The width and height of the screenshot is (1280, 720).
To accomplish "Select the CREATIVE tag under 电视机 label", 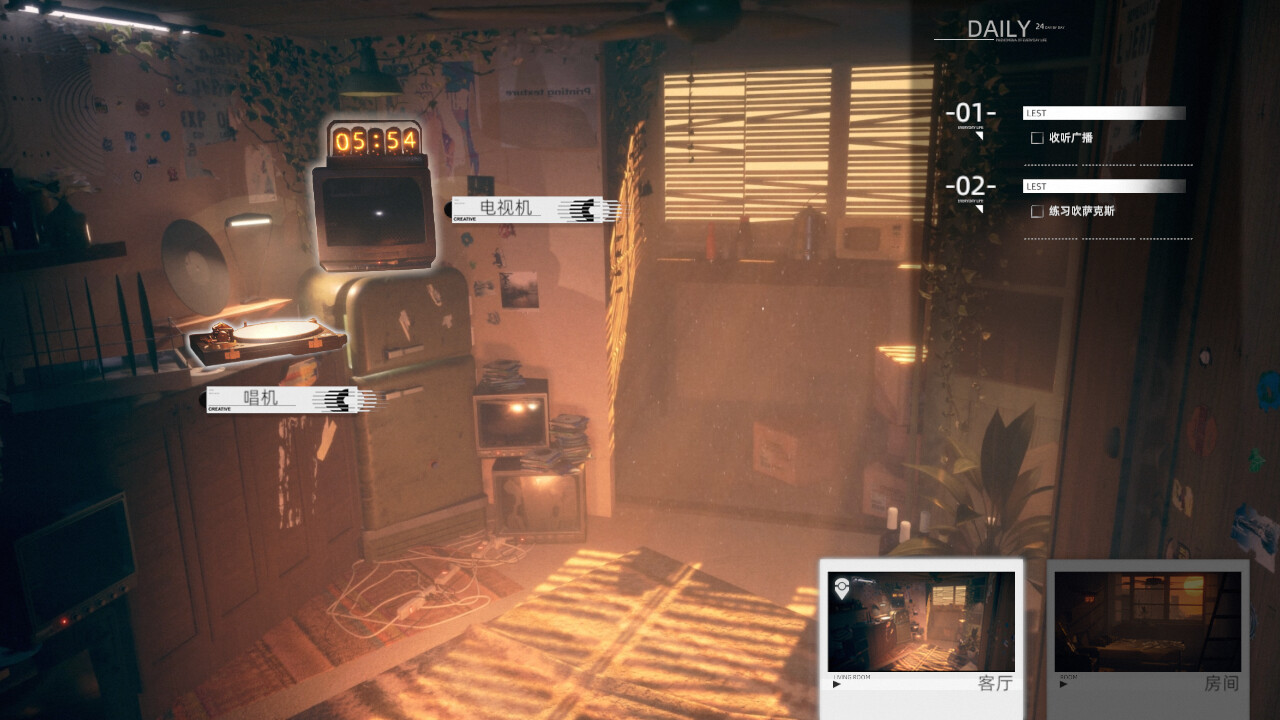I will (464, 220).
